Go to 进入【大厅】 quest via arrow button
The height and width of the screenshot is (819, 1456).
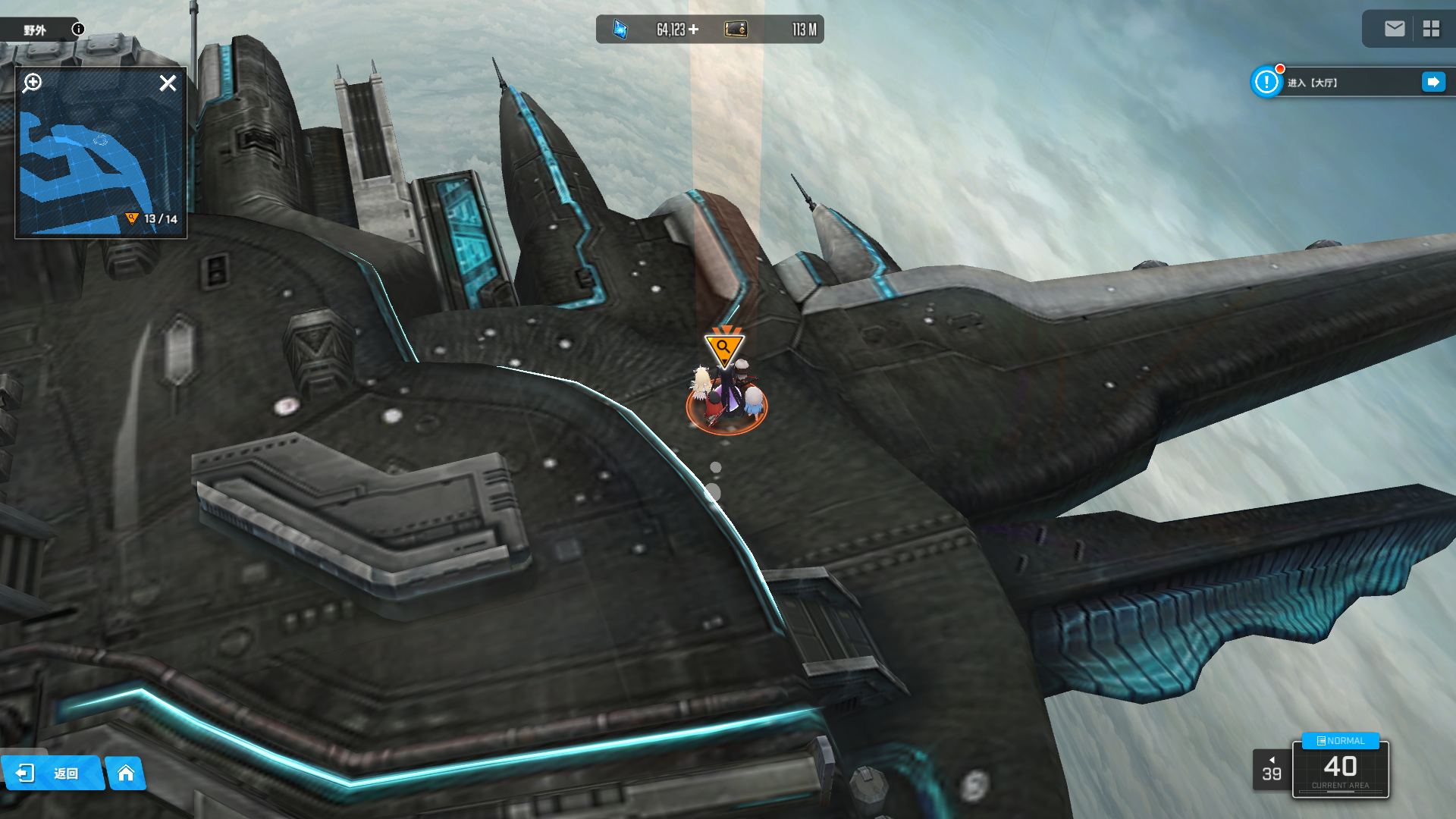(x=1433, y=82)
